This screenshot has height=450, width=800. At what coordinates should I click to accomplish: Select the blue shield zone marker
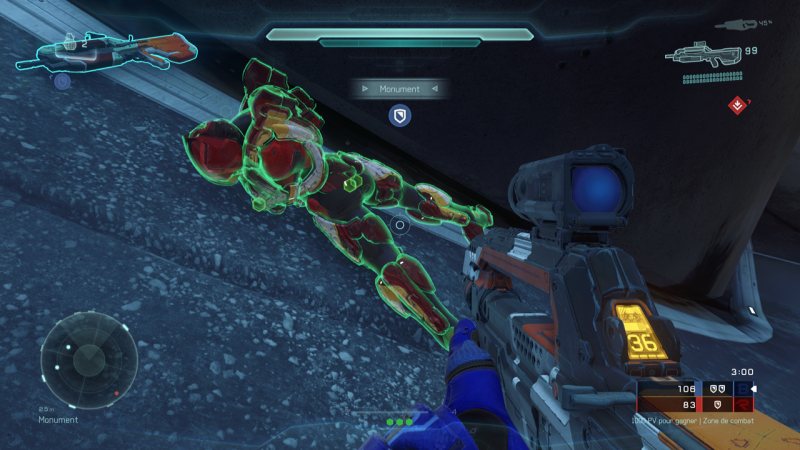400,117
